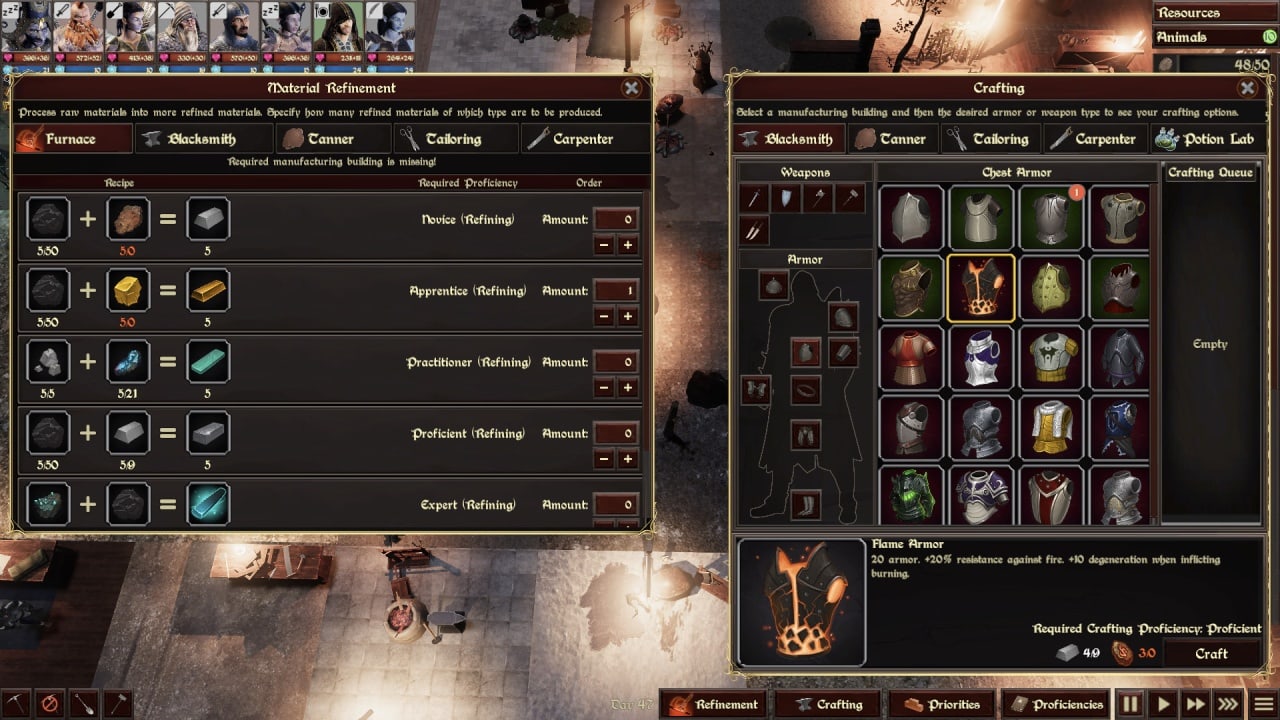Increase the Practitioner refining amount

pos(628,388)
